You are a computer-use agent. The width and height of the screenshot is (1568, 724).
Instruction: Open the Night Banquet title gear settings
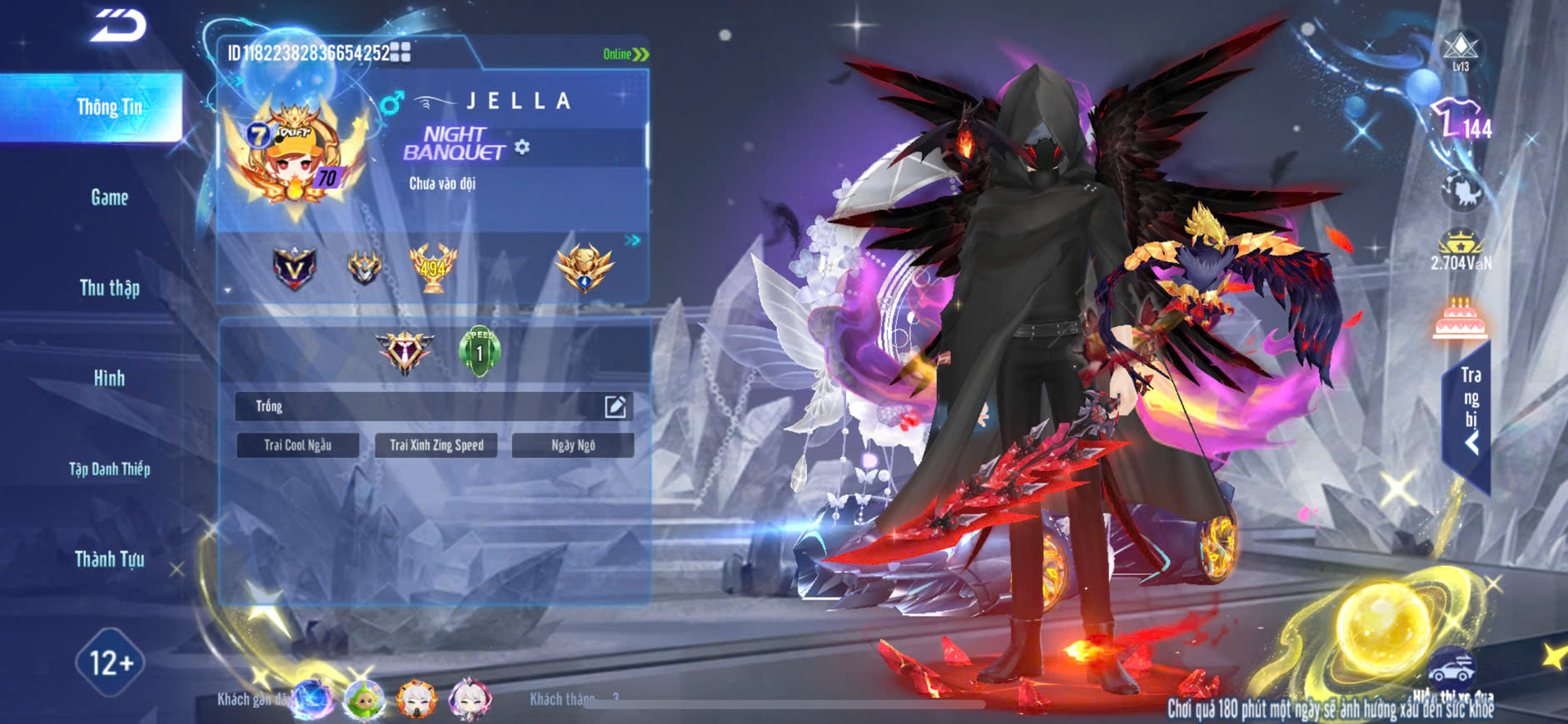[x=522, y=147]
